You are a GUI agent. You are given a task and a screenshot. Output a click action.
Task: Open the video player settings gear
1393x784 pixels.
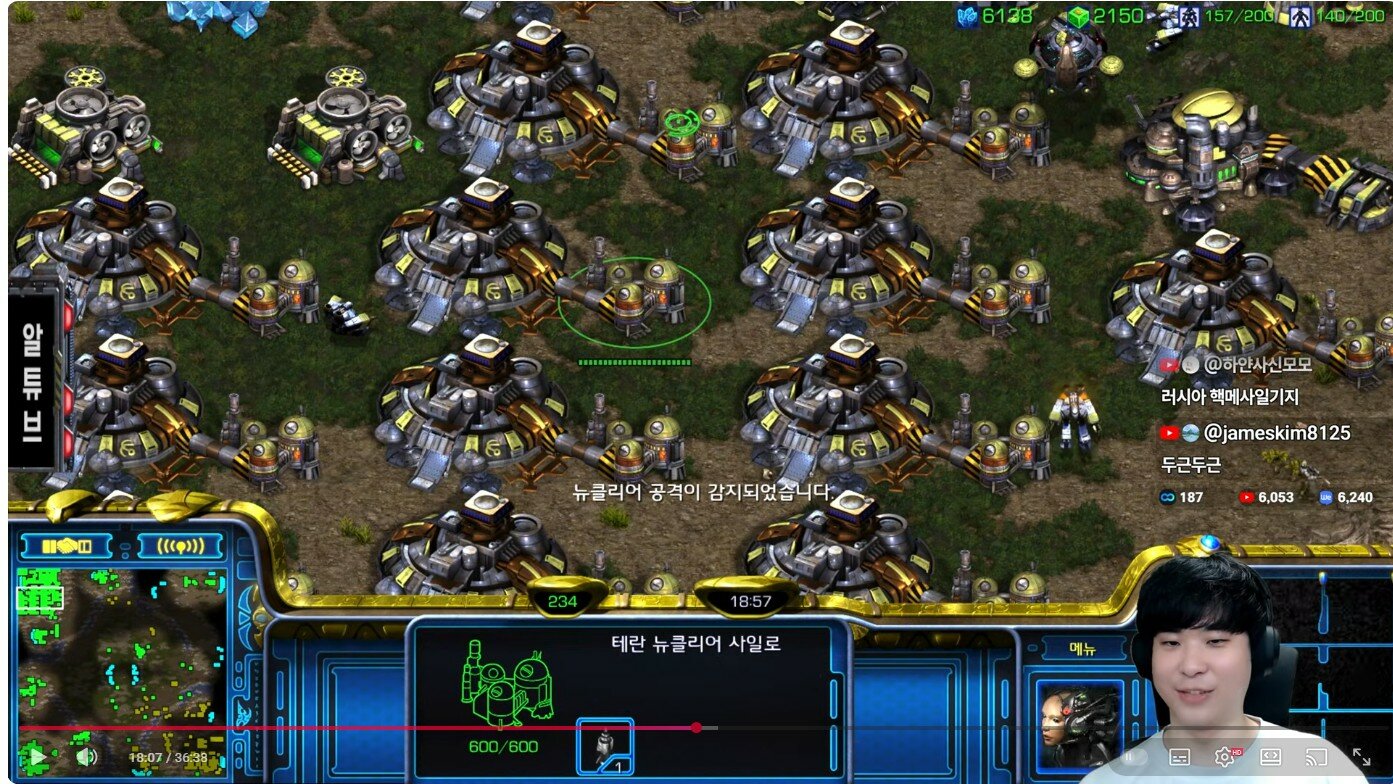1224,757
